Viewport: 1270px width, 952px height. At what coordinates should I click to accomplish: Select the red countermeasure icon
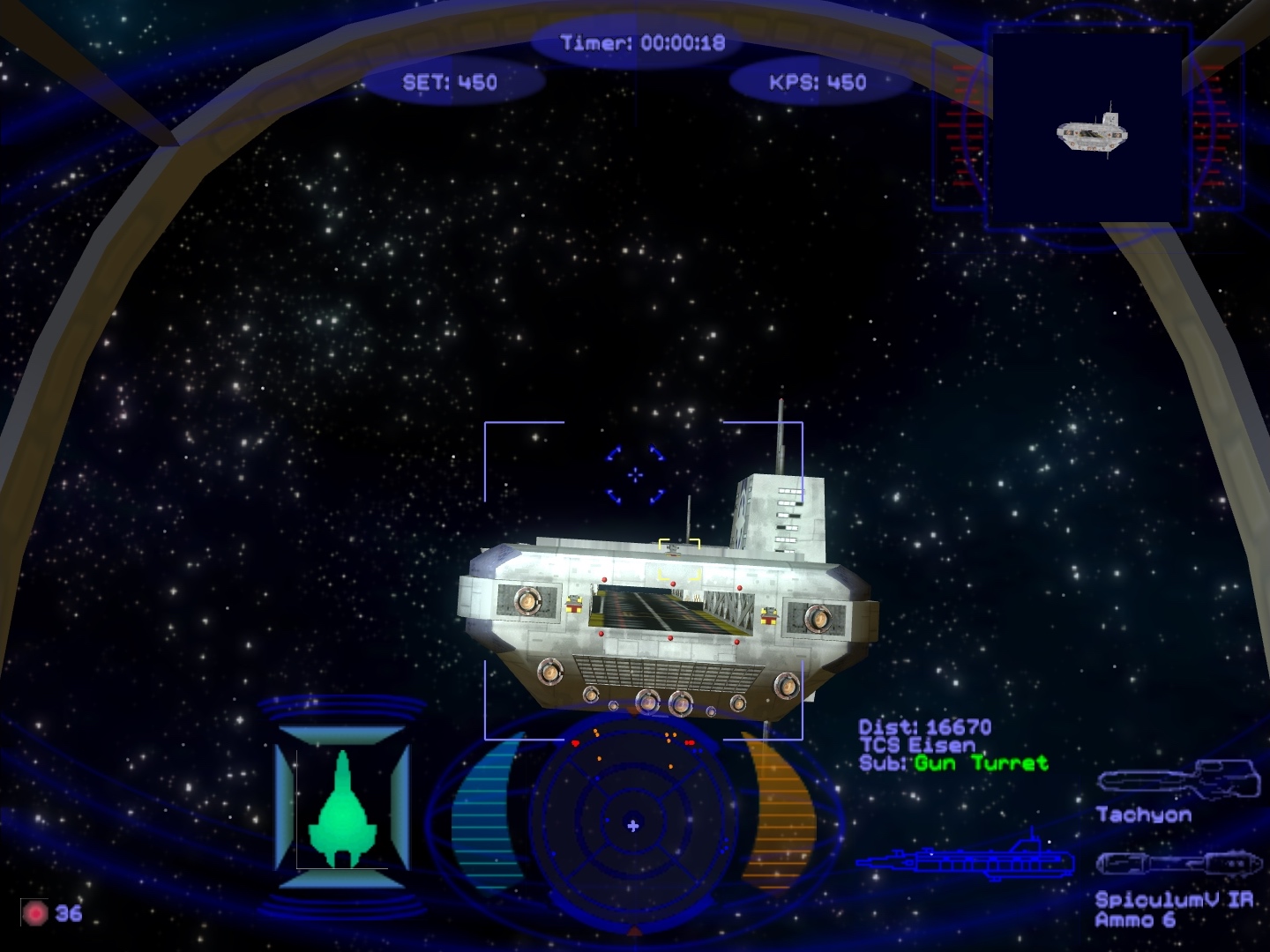(35, 913)
